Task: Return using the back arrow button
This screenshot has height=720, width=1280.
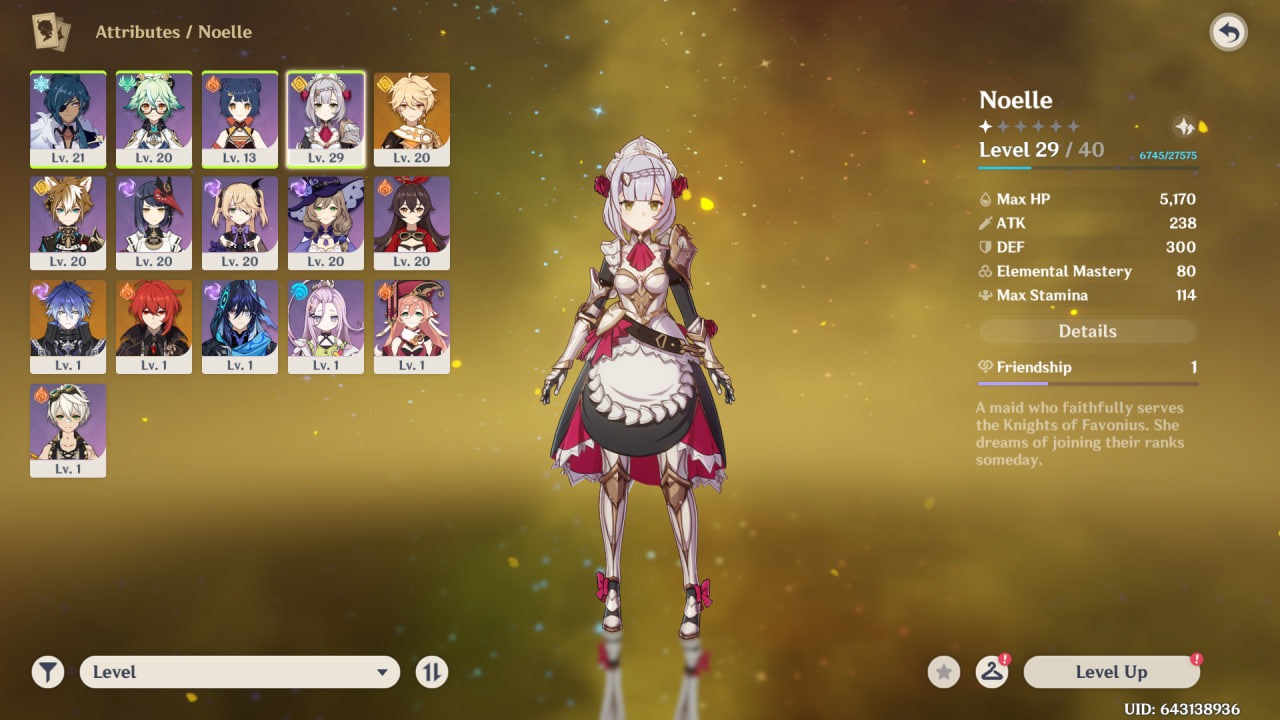Action: [x=1228, y=33]
